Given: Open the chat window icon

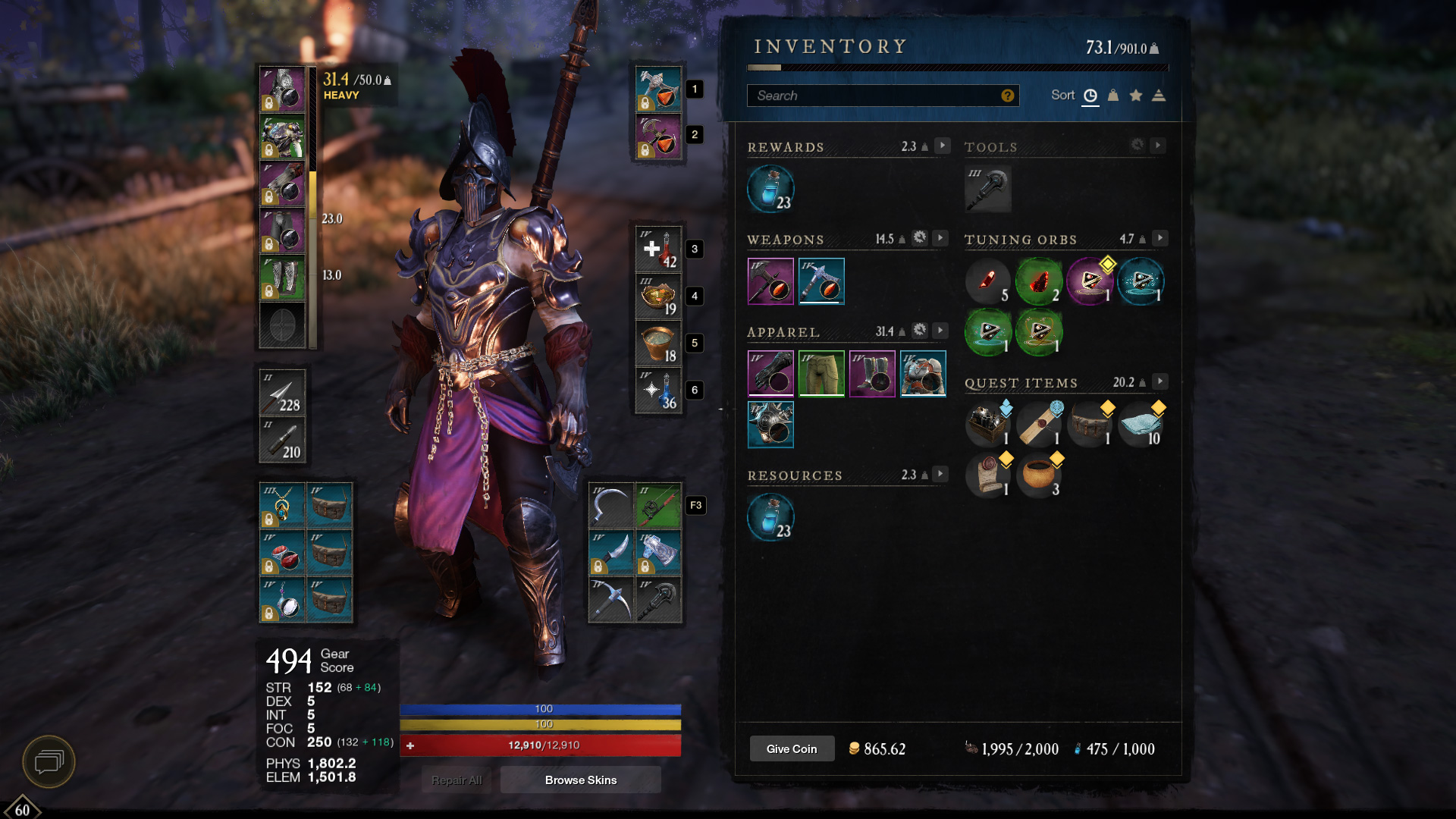Looking at the screenshot, I should click(49, 761).
